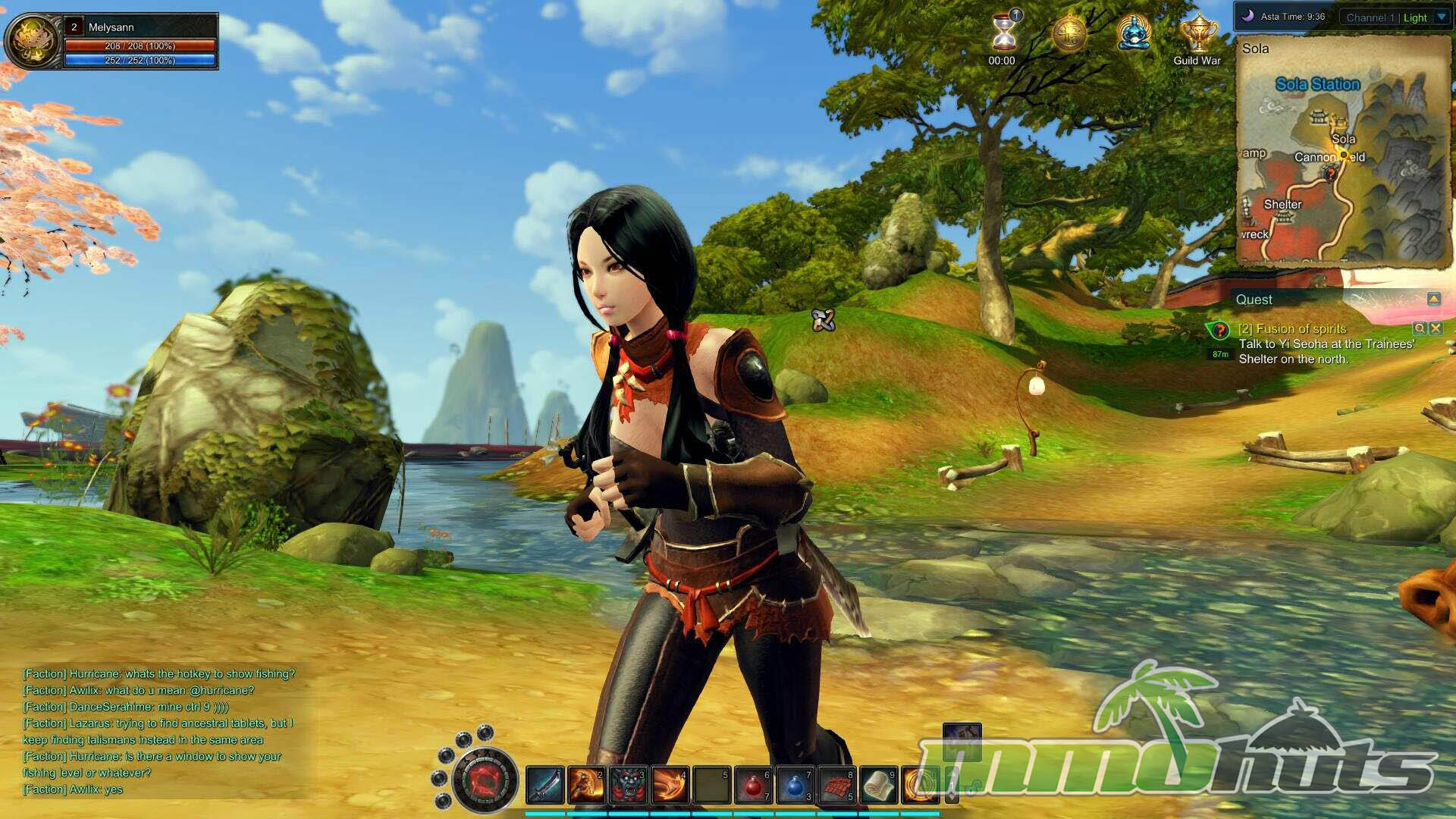This screenshot has width=1456, height=819.
Task: Use the bandage roll item in slot 9
Action: pos(878,785)
